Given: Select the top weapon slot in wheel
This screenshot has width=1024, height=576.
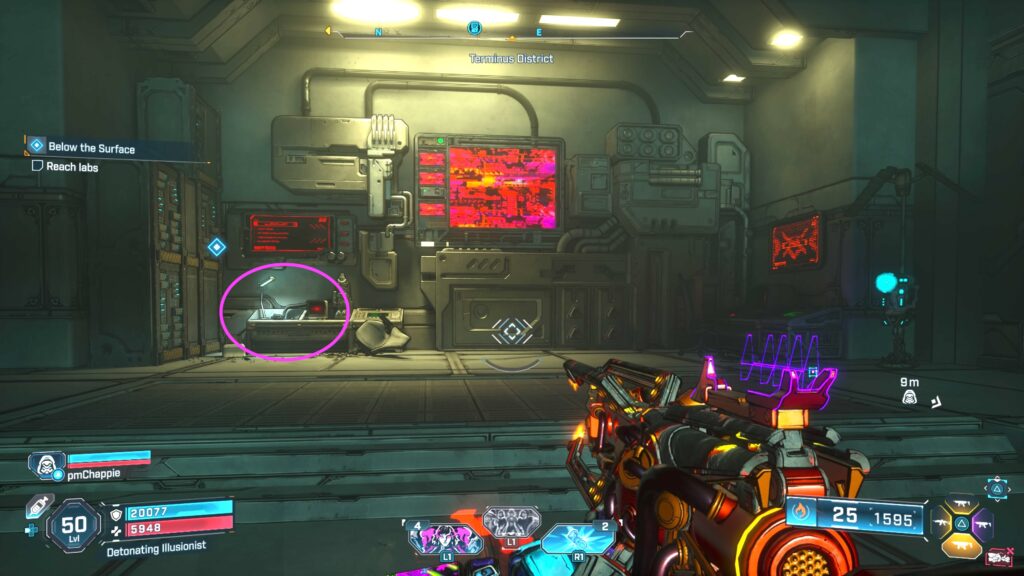Looking at the screenshot, I should coord(960,503).
